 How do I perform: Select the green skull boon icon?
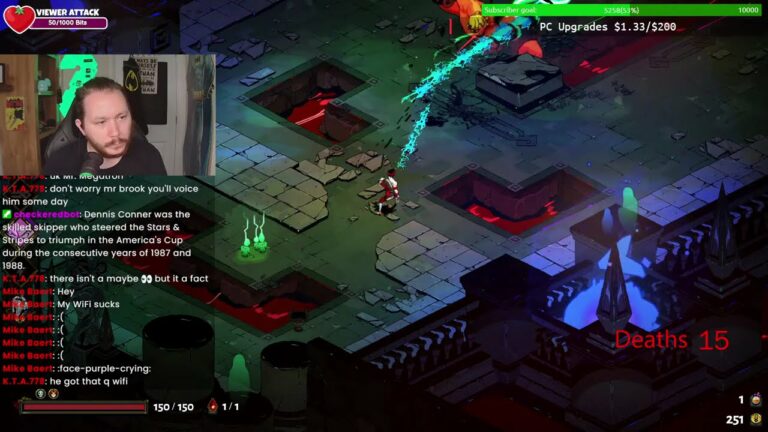coord(39,394)
